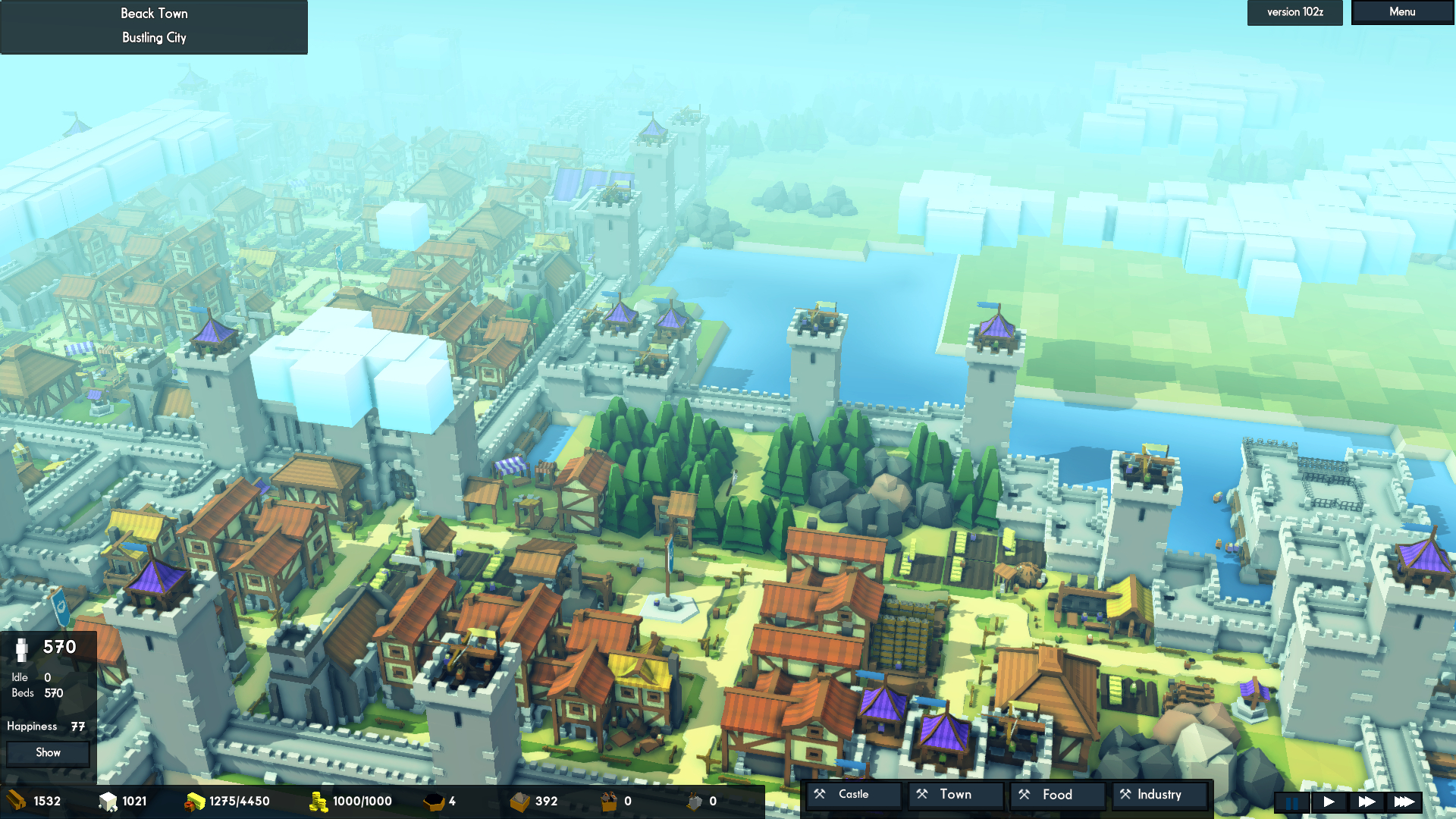Click the armor crate icon at far right
This screenshot has width=1456, height=819.
694,801
